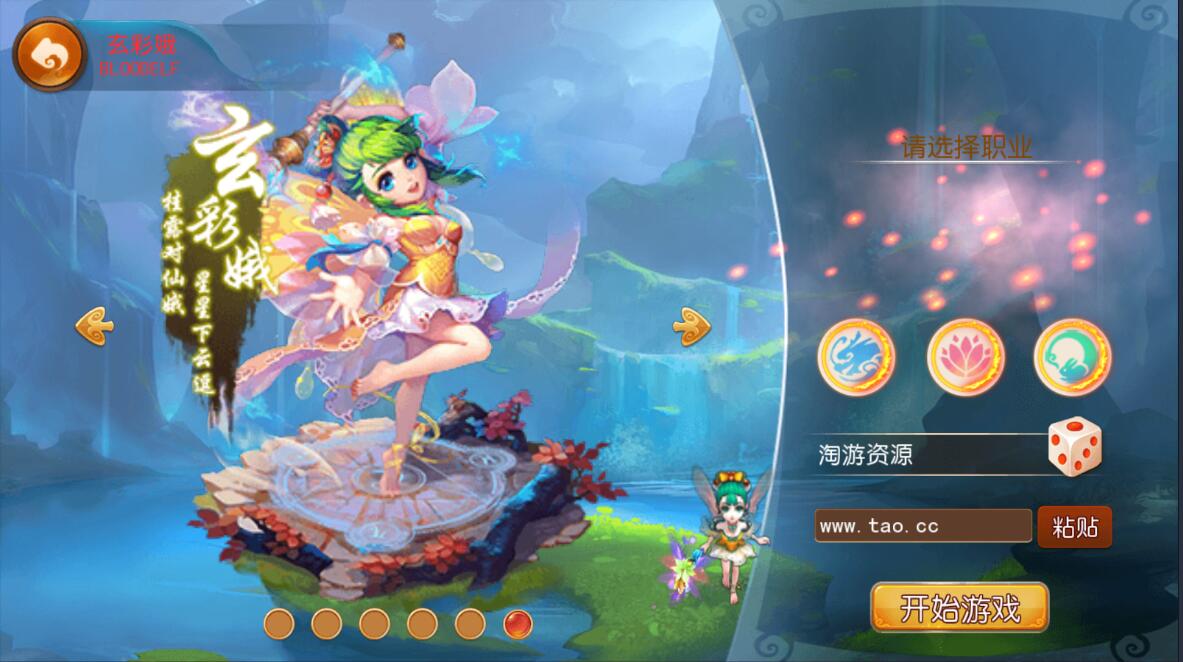Choose the green swirl class icon

point(1072,357)
